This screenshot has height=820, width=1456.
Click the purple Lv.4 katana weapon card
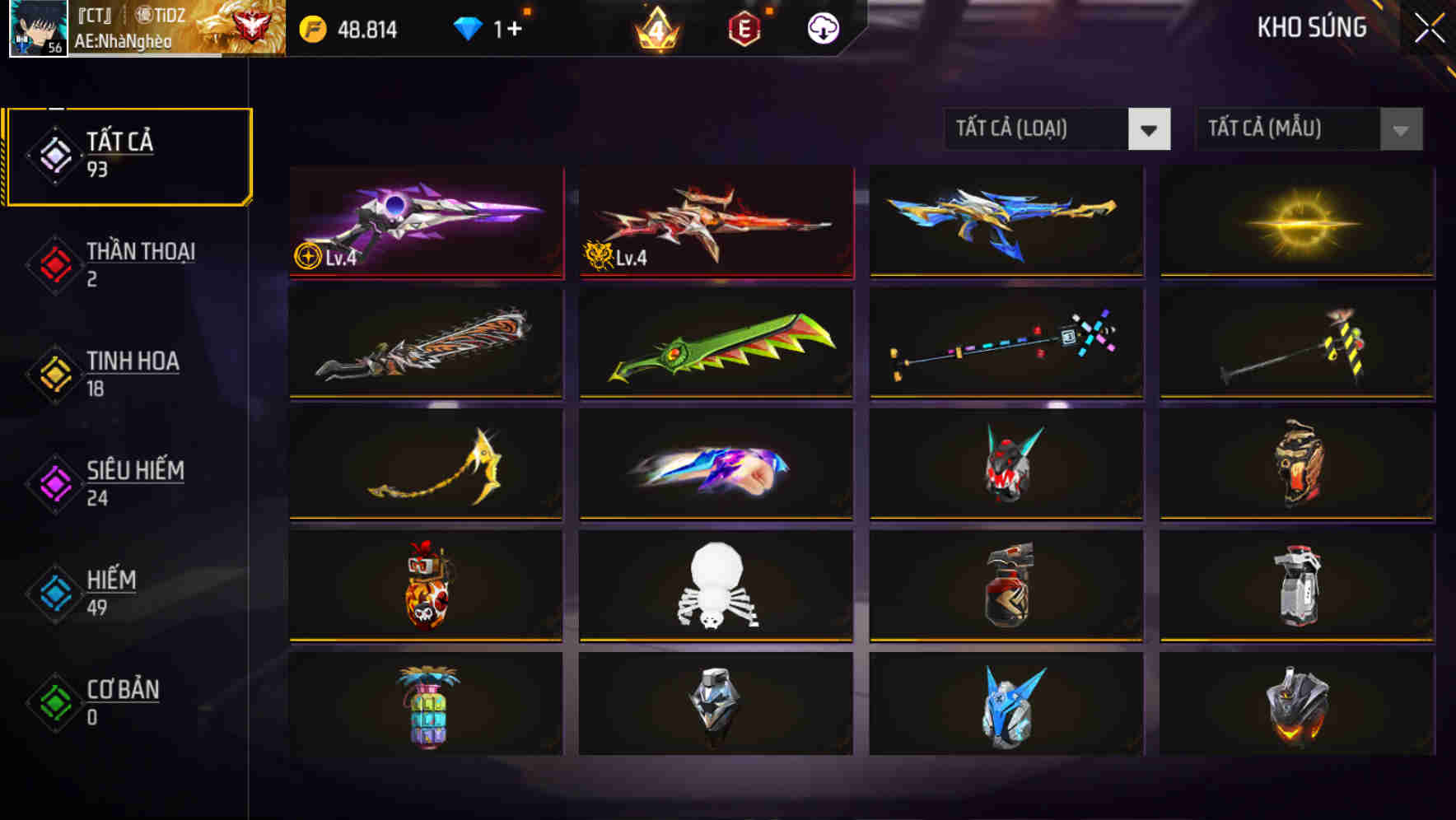[425, 222]
